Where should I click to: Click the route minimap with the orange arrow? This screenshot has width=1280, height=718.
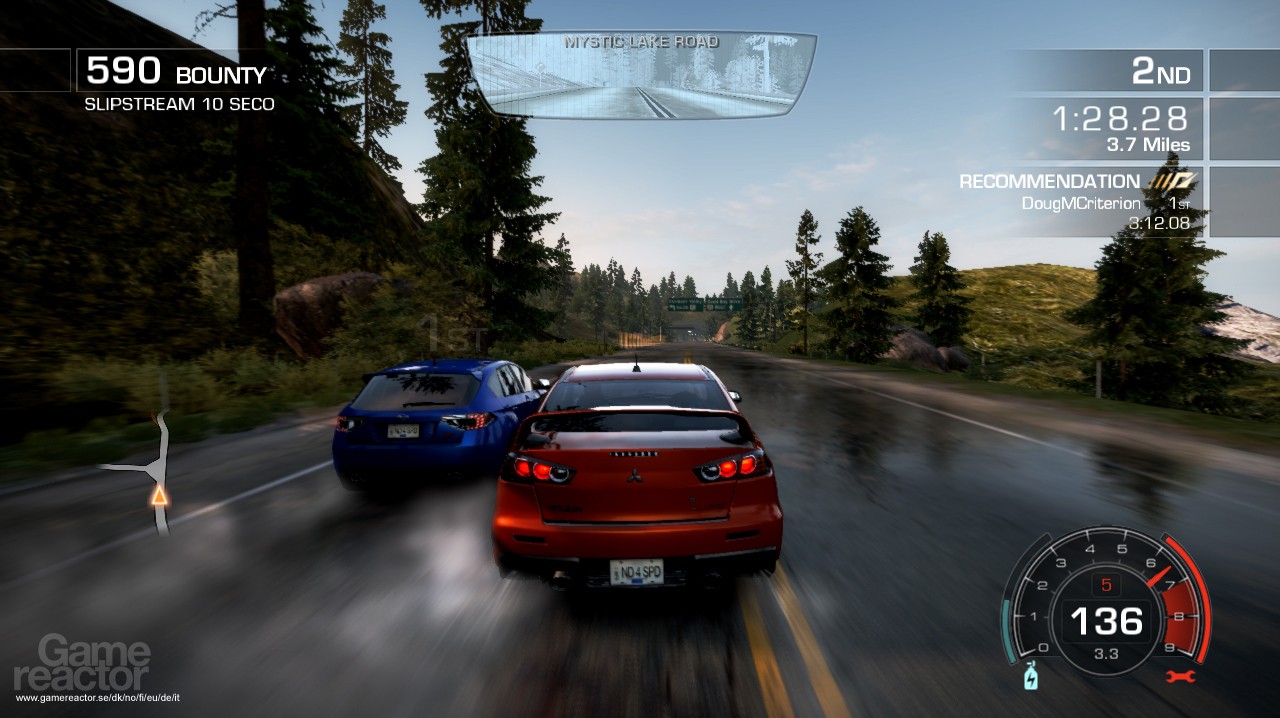[152, 470]
